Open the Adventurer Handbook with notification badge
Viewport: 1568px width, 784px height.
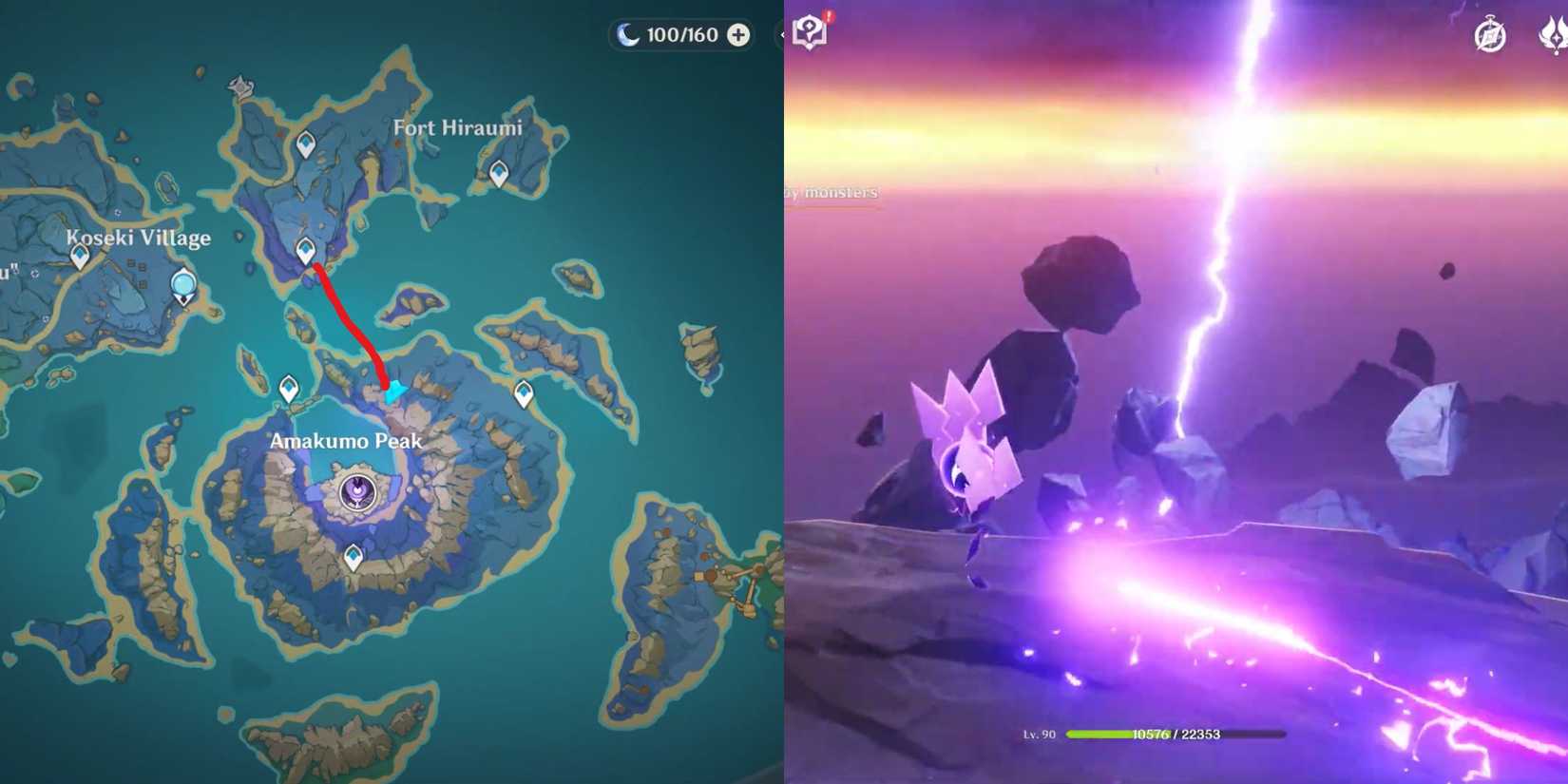[810, 29]
